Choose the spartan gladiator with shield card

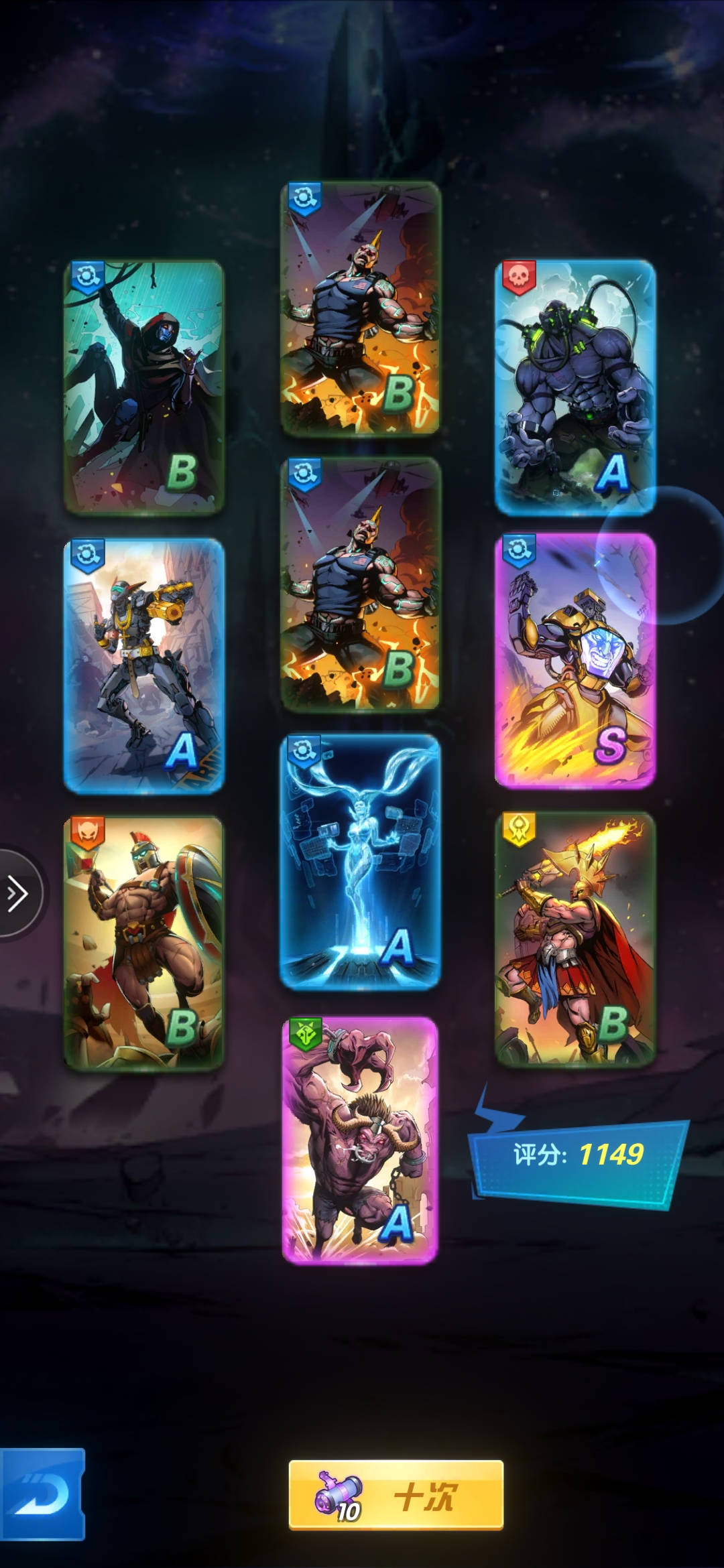point(143,942)
